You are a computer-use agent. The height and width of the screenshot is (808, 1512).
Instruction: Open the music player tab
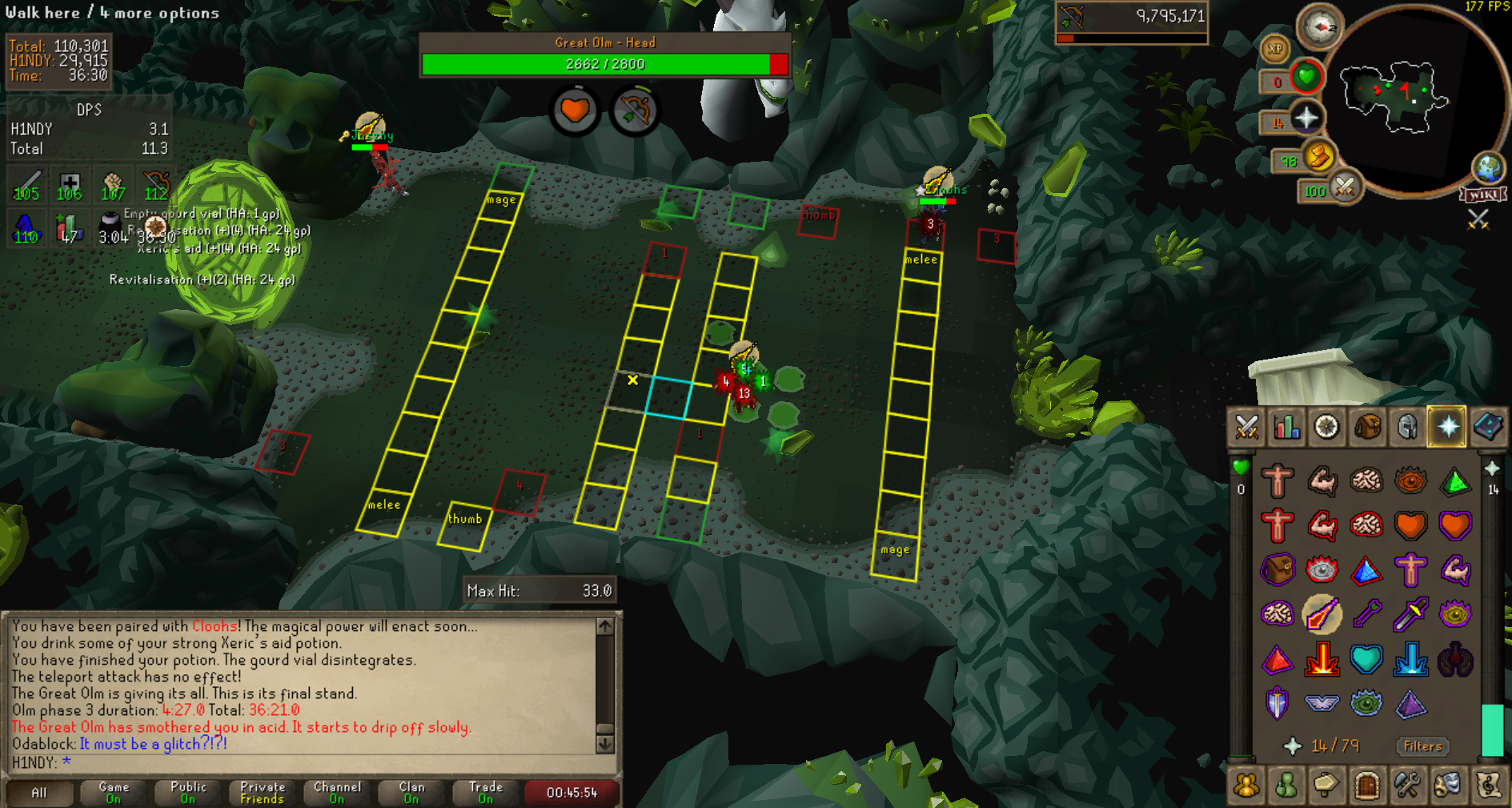[1488, 785]
